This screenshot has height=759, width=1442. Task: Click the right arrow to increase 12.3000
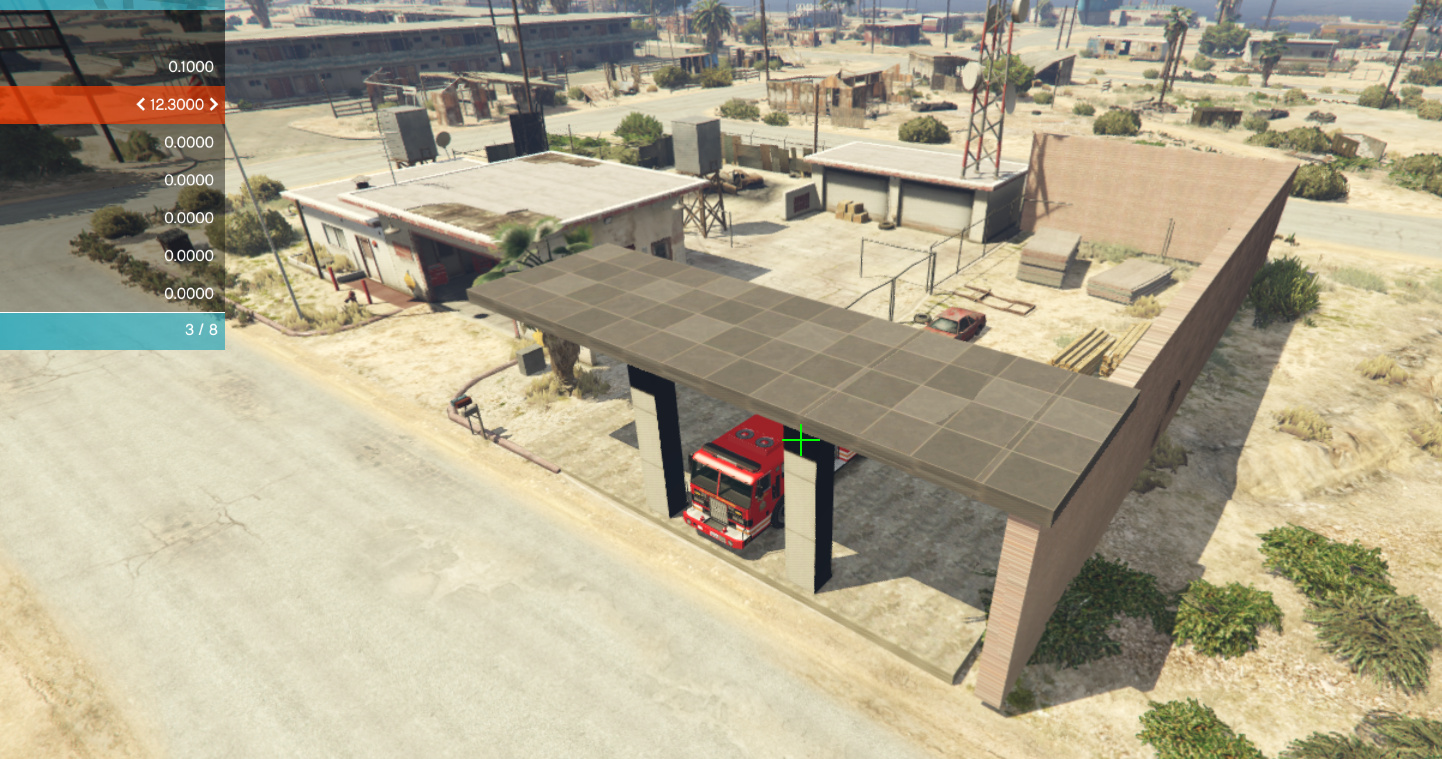click(216, 104)
